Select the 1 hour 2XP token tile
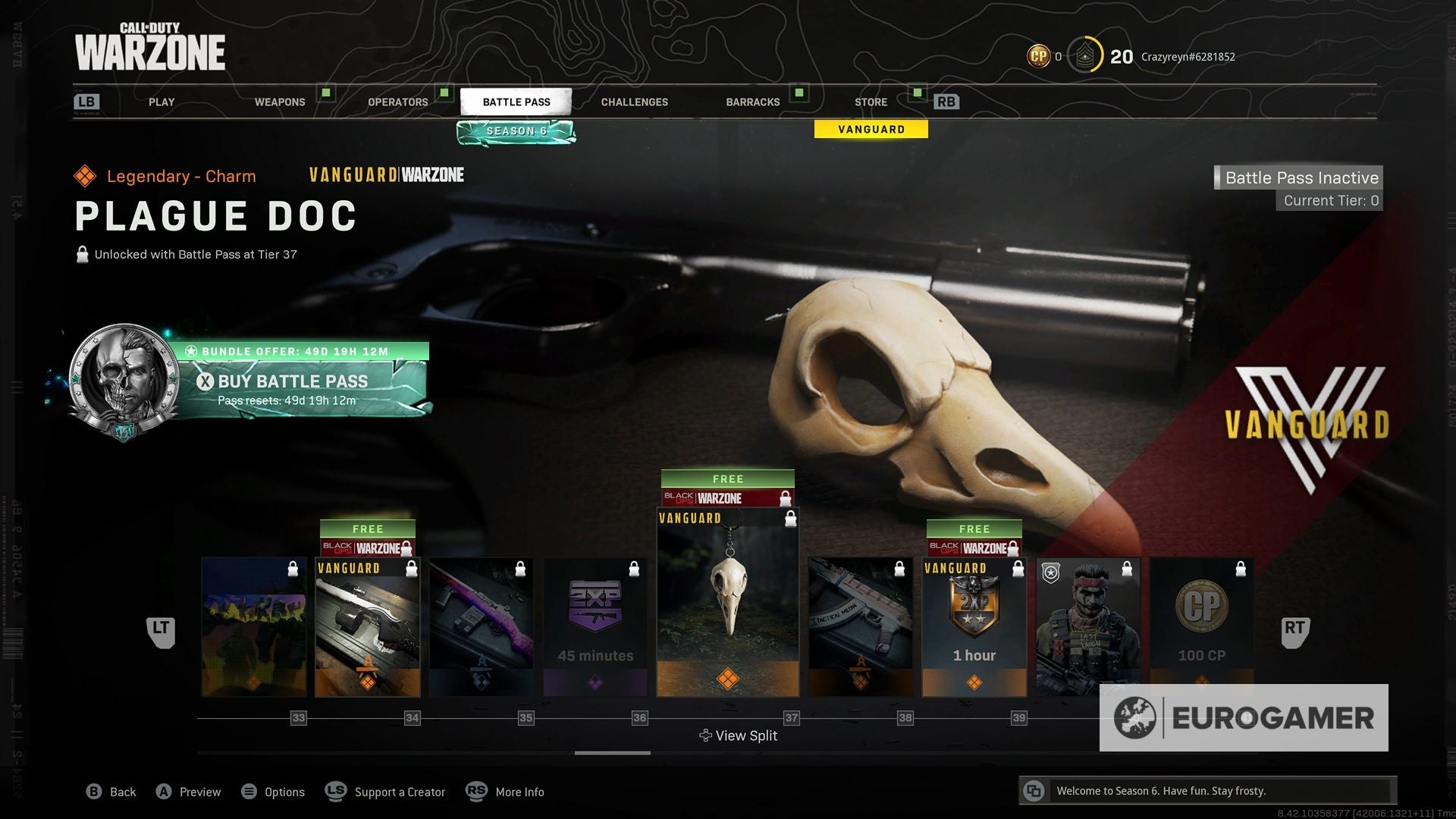The width and height of the screenshot is (1456, 819). click(974, 627)
